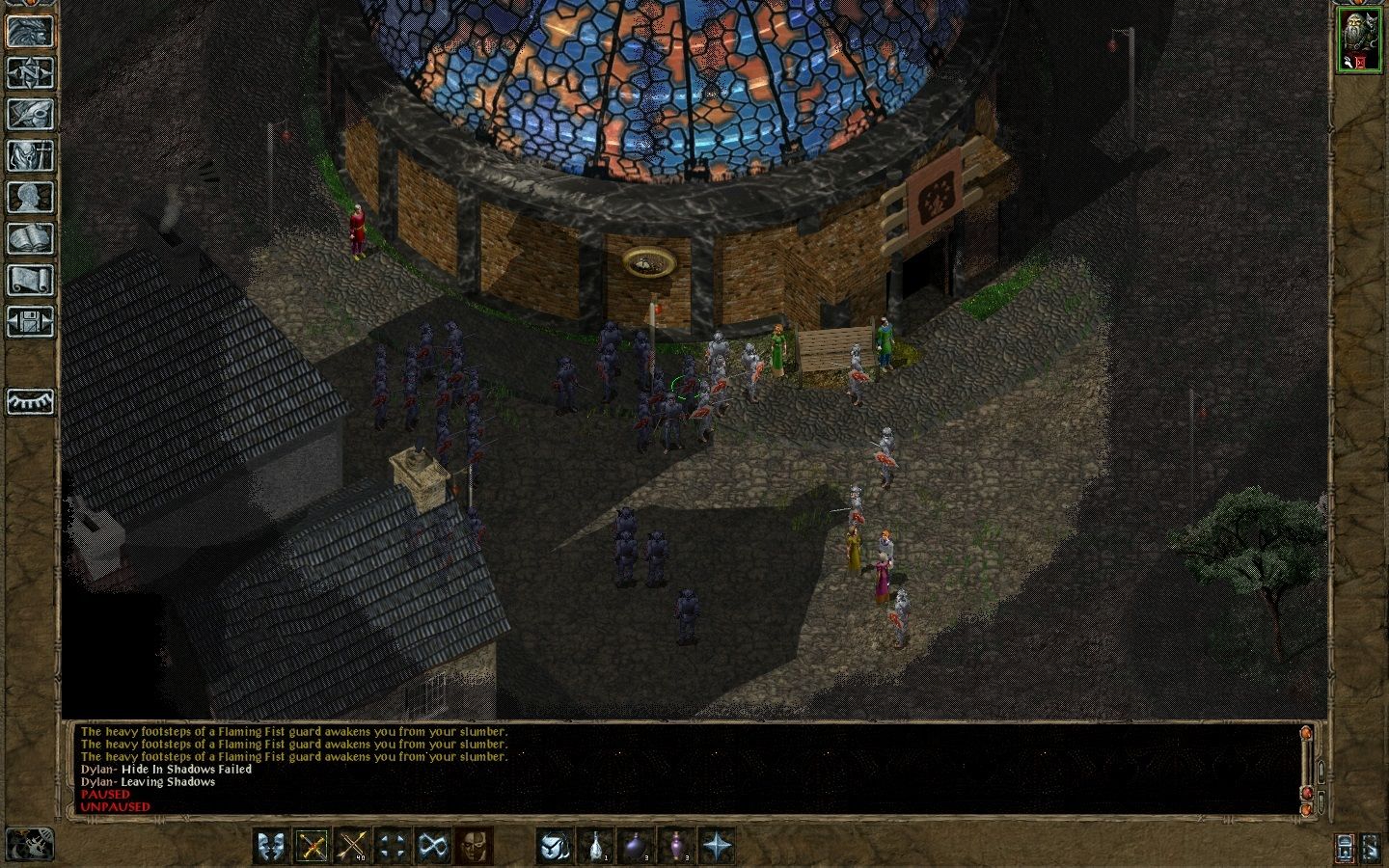The image size is (1389, 868).
Task: Use the purple potion quick item
Action: (x=676, y=846)
